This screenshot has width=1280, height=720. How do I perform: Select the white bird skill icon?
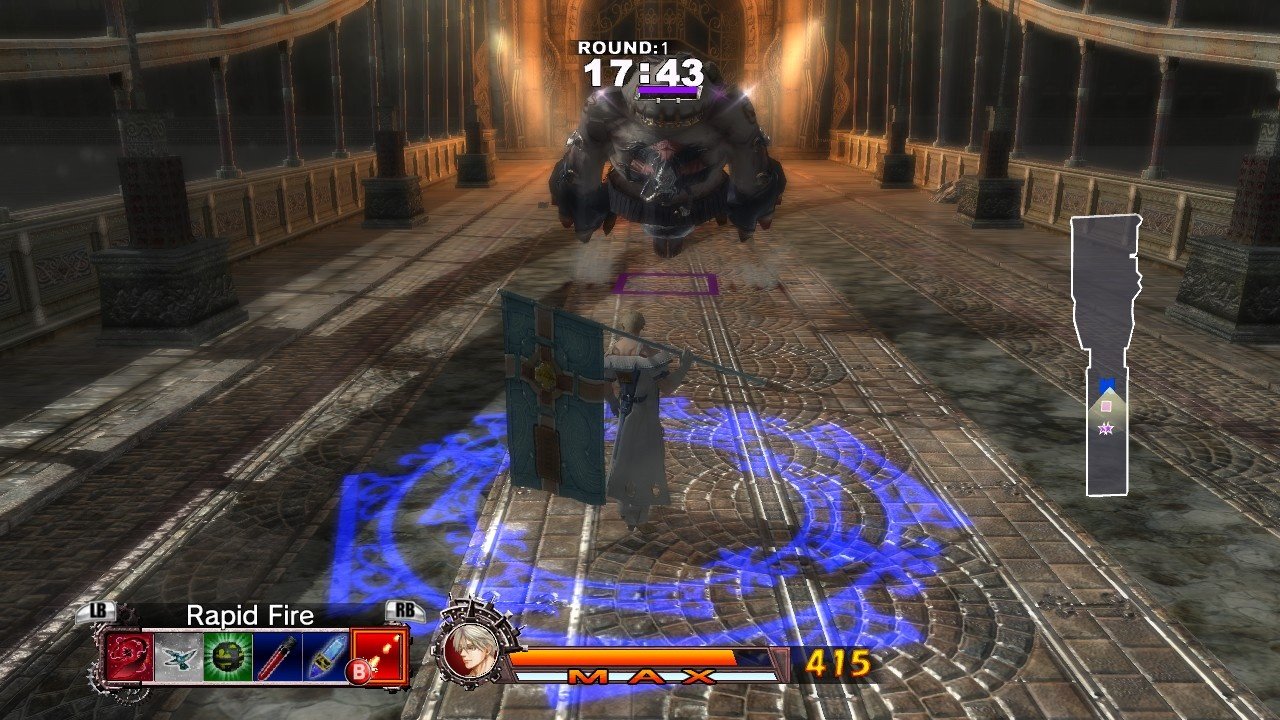click(x=177, y=657)
